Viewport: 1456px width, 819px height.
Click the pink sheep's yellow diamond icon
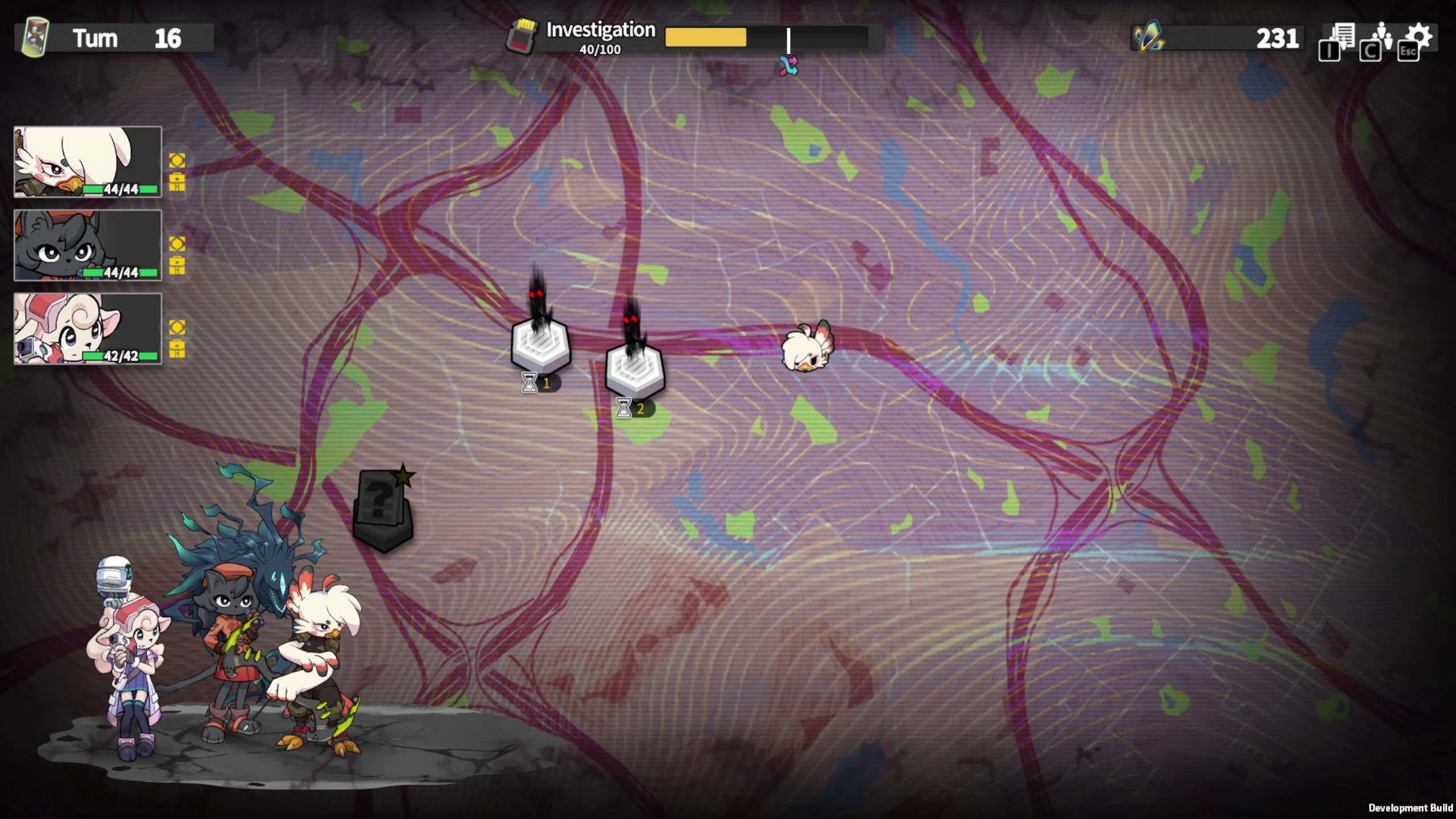coord(177,326)
